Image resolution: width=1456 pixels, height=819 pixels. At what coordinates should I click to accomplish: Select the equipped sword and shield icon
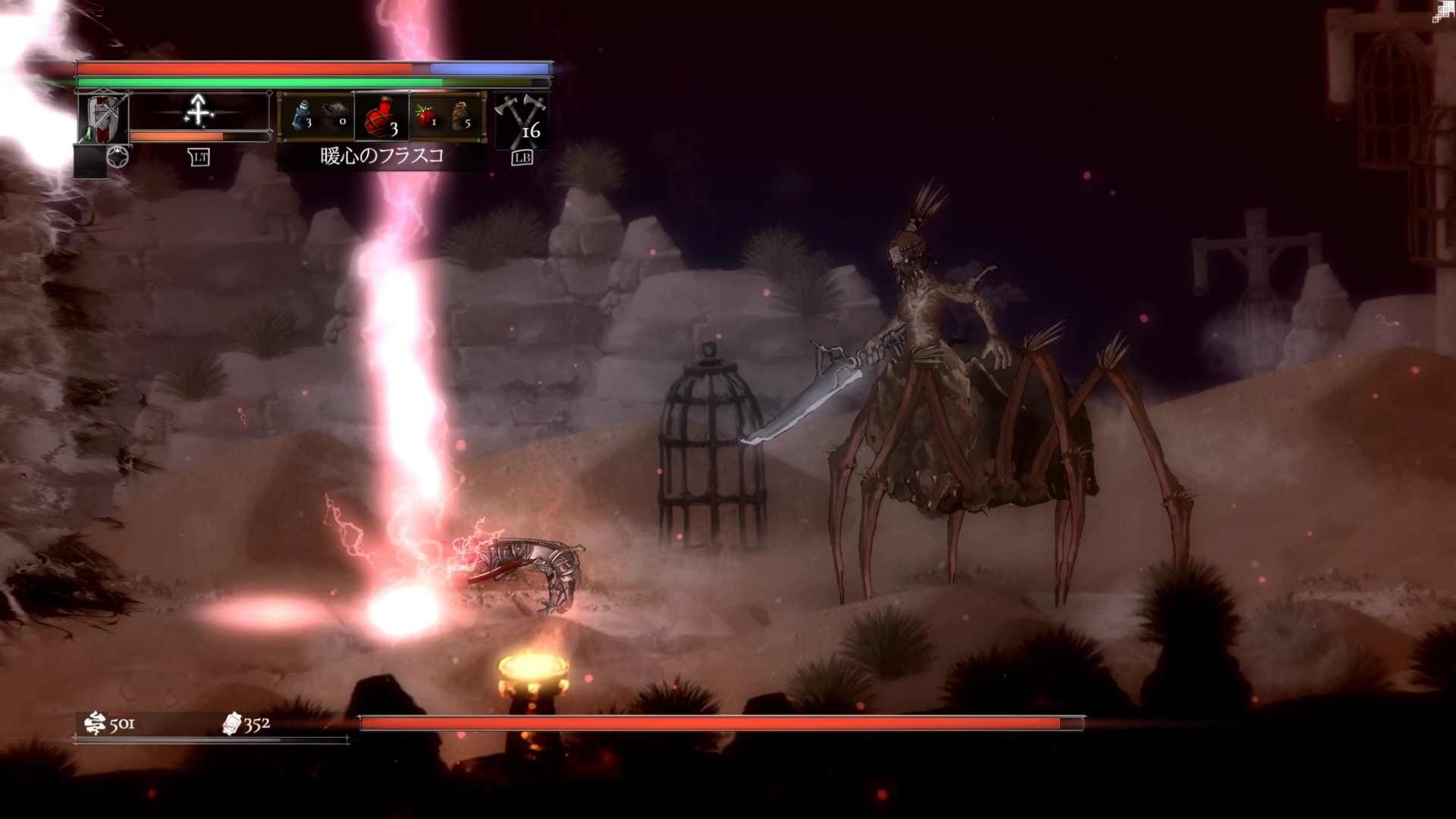point(102,118)
